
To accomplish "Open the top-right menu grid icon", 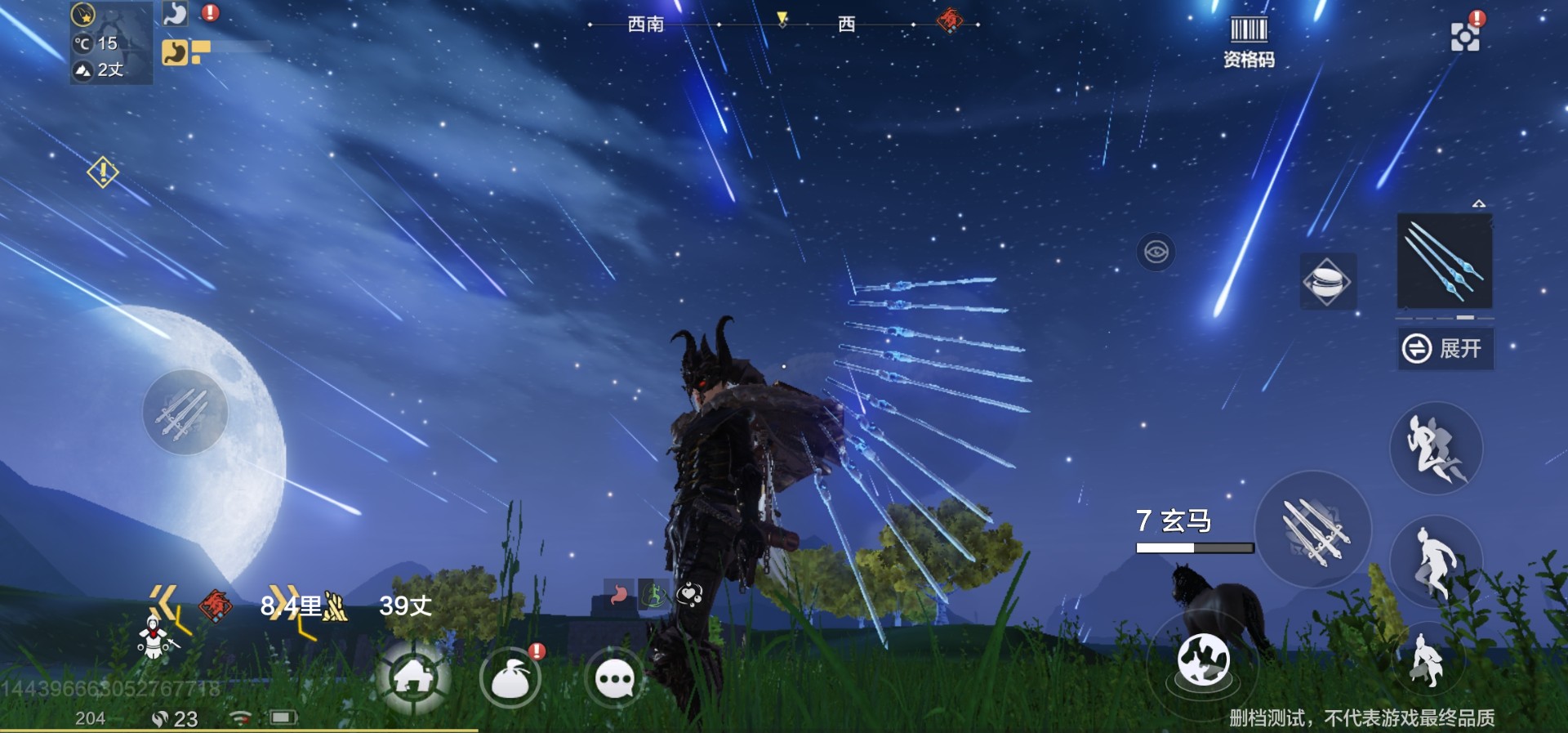I will [1464, 36].
